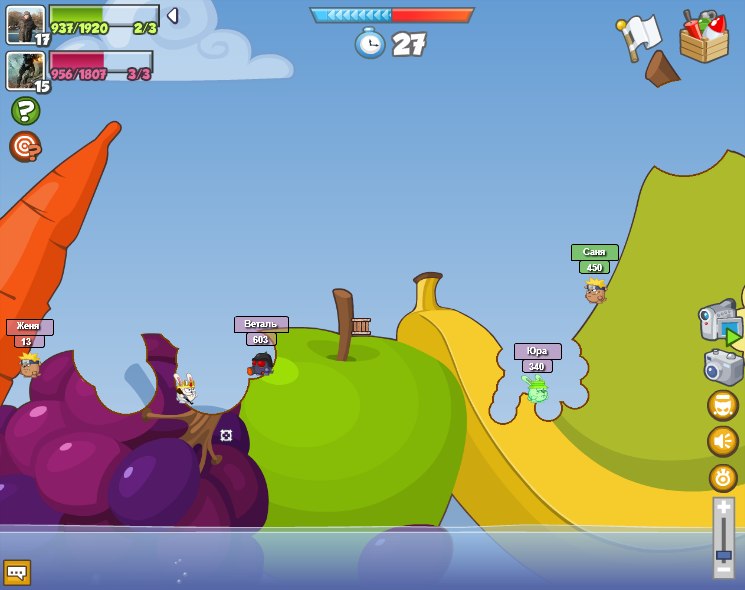Open help with the green question mark
Viewport: 745px width, 590px height.
(x=25, y=110)
